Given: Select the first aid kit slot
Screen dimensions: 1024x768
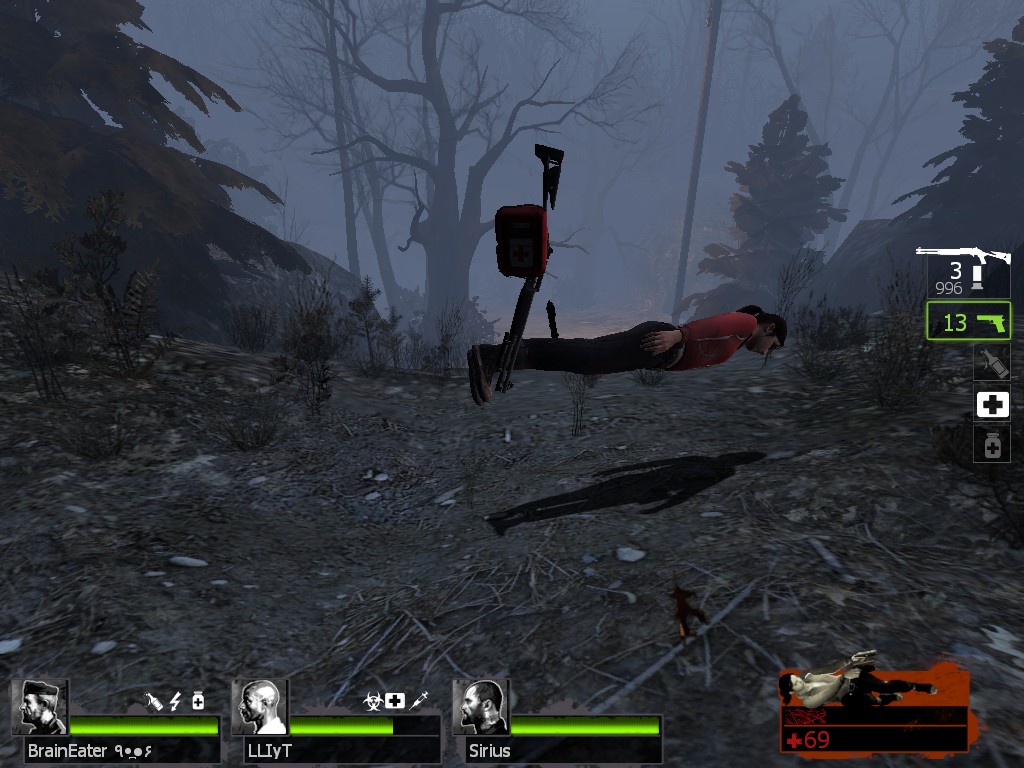Looking at the screenshot, I should click(992, 404).
